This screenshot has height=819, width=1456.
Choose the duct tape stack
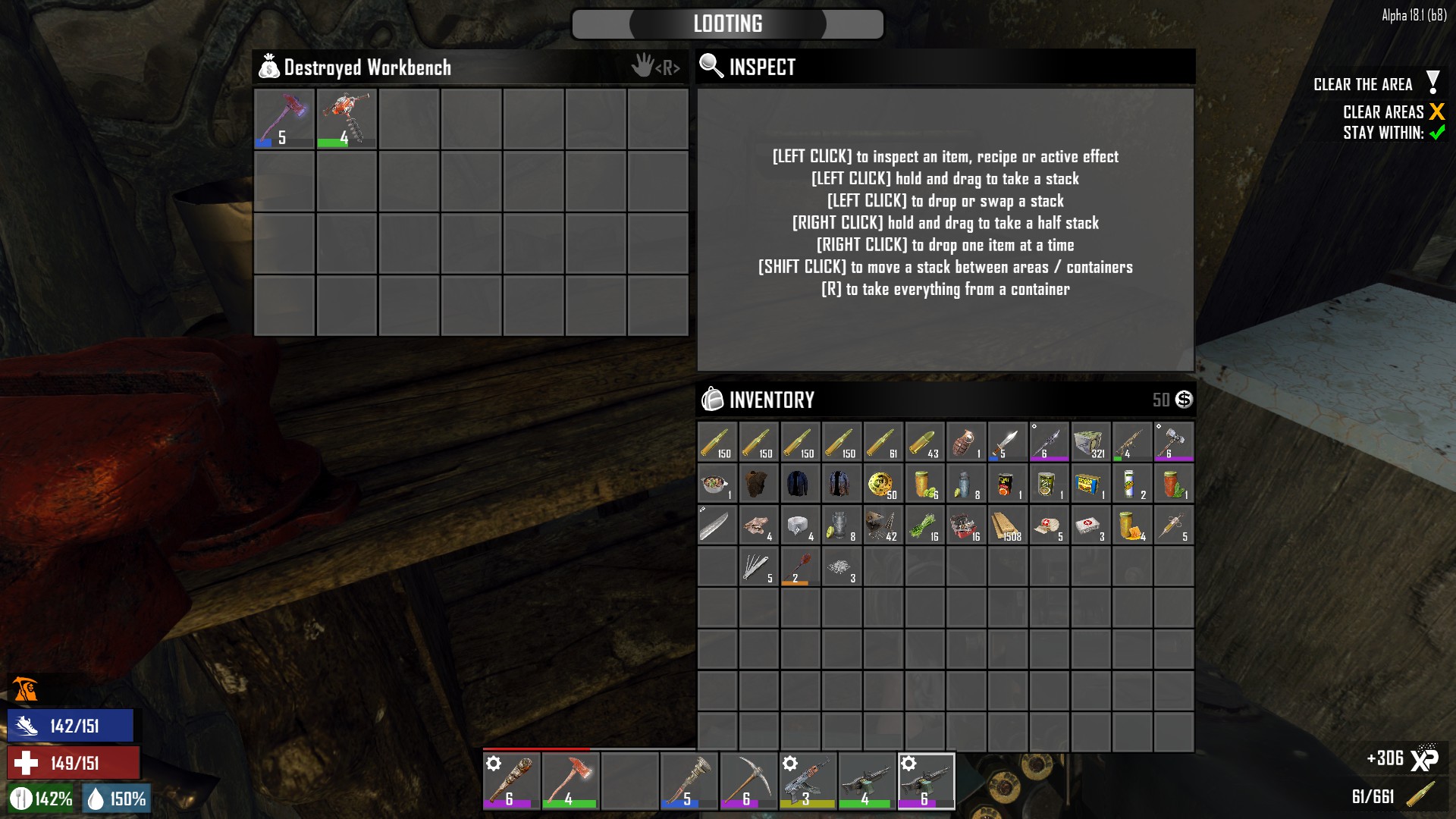click(799, 526)
